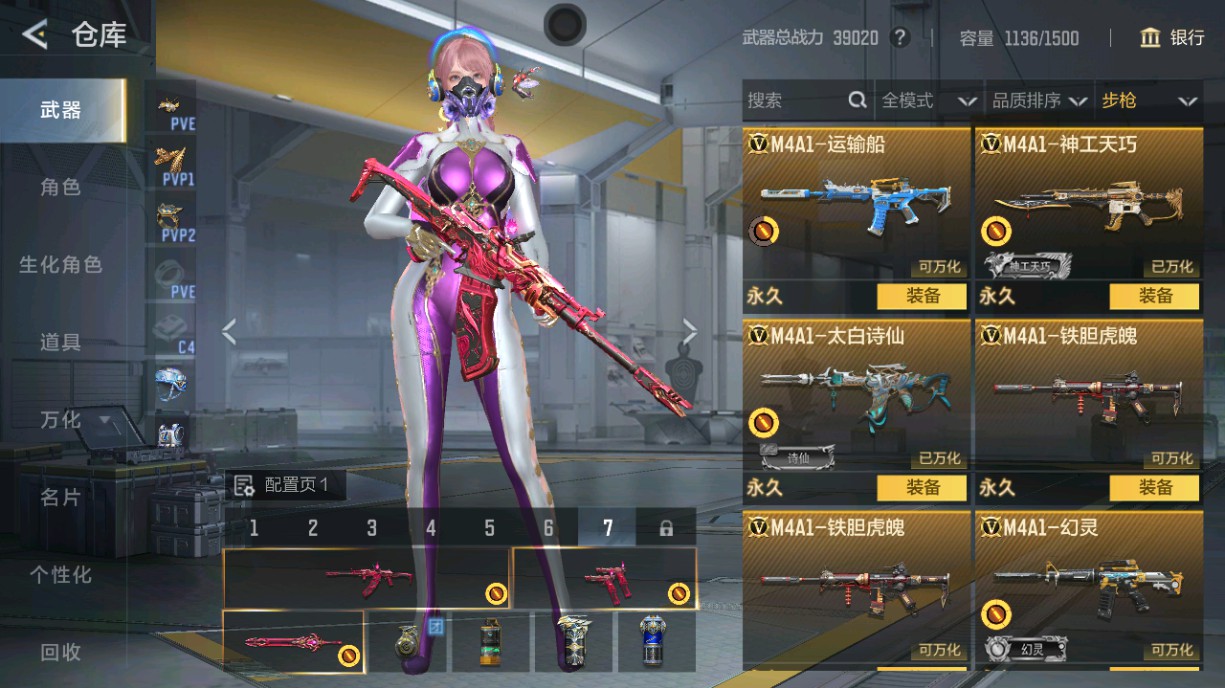Open the 品质排序 sort dropdown
Viewport: 1225px width, 688px height.
[1038, 101]
